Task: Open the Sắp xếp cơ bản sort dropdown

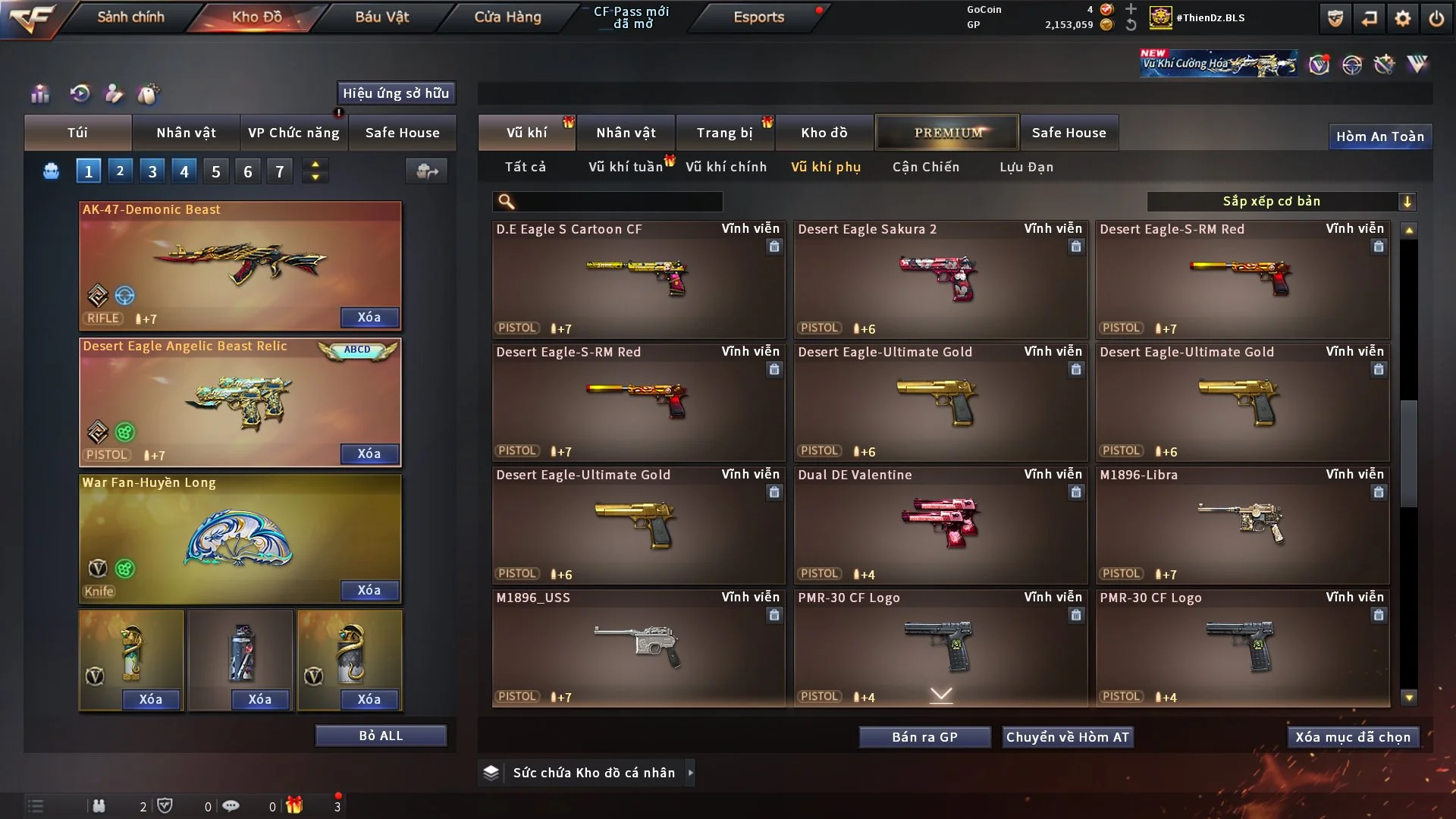Action: click(1281, 201)
